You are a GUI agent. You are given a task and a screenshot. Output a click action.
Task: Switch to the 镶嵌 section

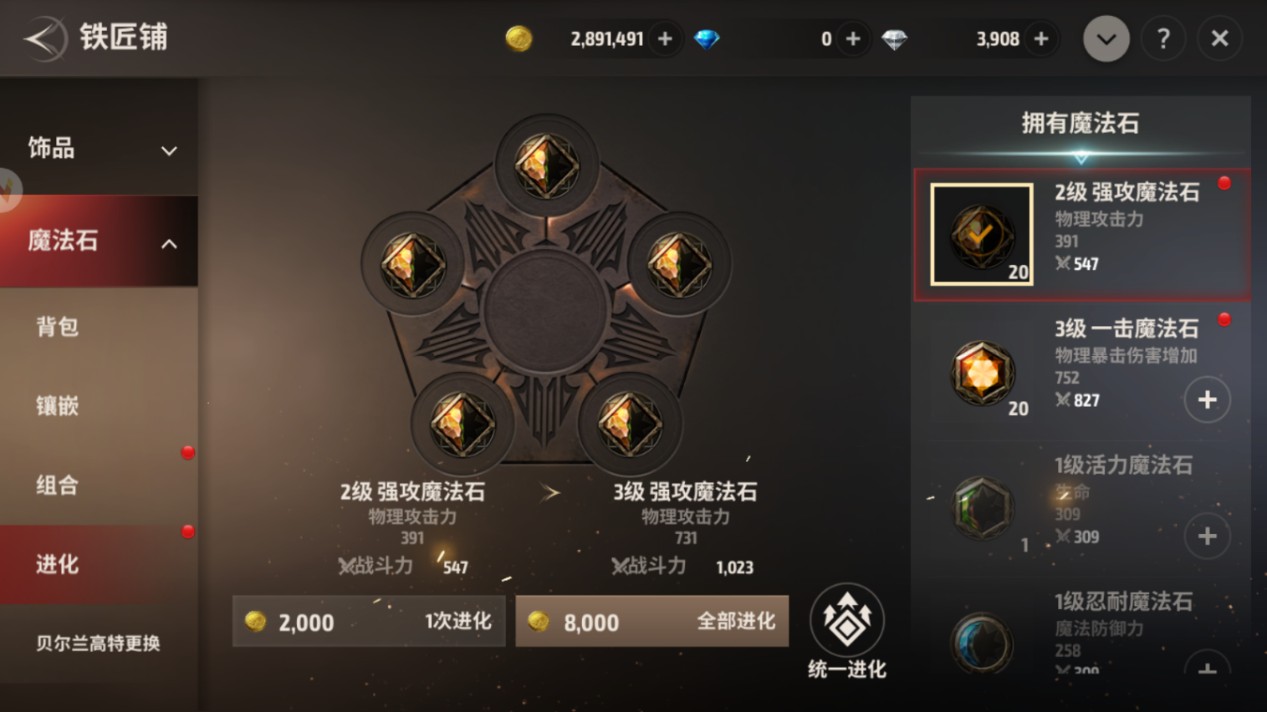[x=98, y=406]
